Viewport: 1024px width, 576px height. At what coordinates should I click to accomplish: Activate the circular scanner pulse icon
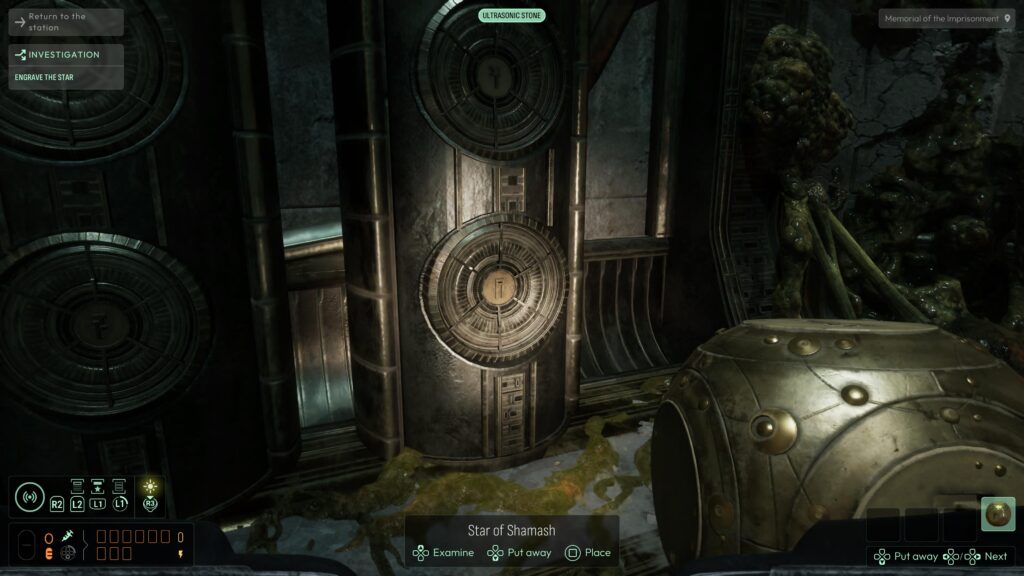[29, 497]
